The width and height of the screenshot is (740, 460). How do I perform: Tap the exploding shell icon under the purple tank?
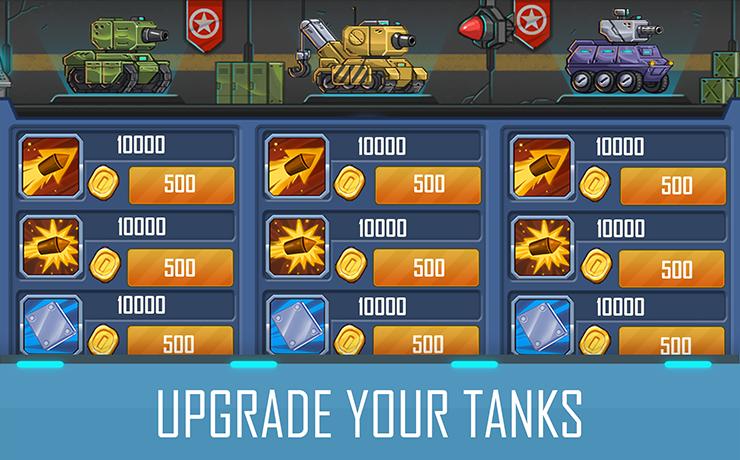(x=541, y=246)
